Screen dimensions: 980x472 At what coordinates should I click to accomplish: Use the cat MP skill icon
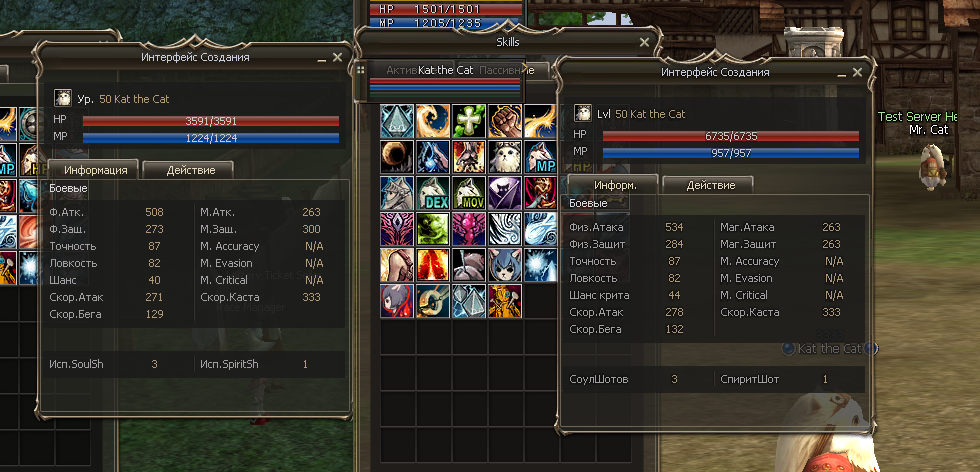[540, 156]
